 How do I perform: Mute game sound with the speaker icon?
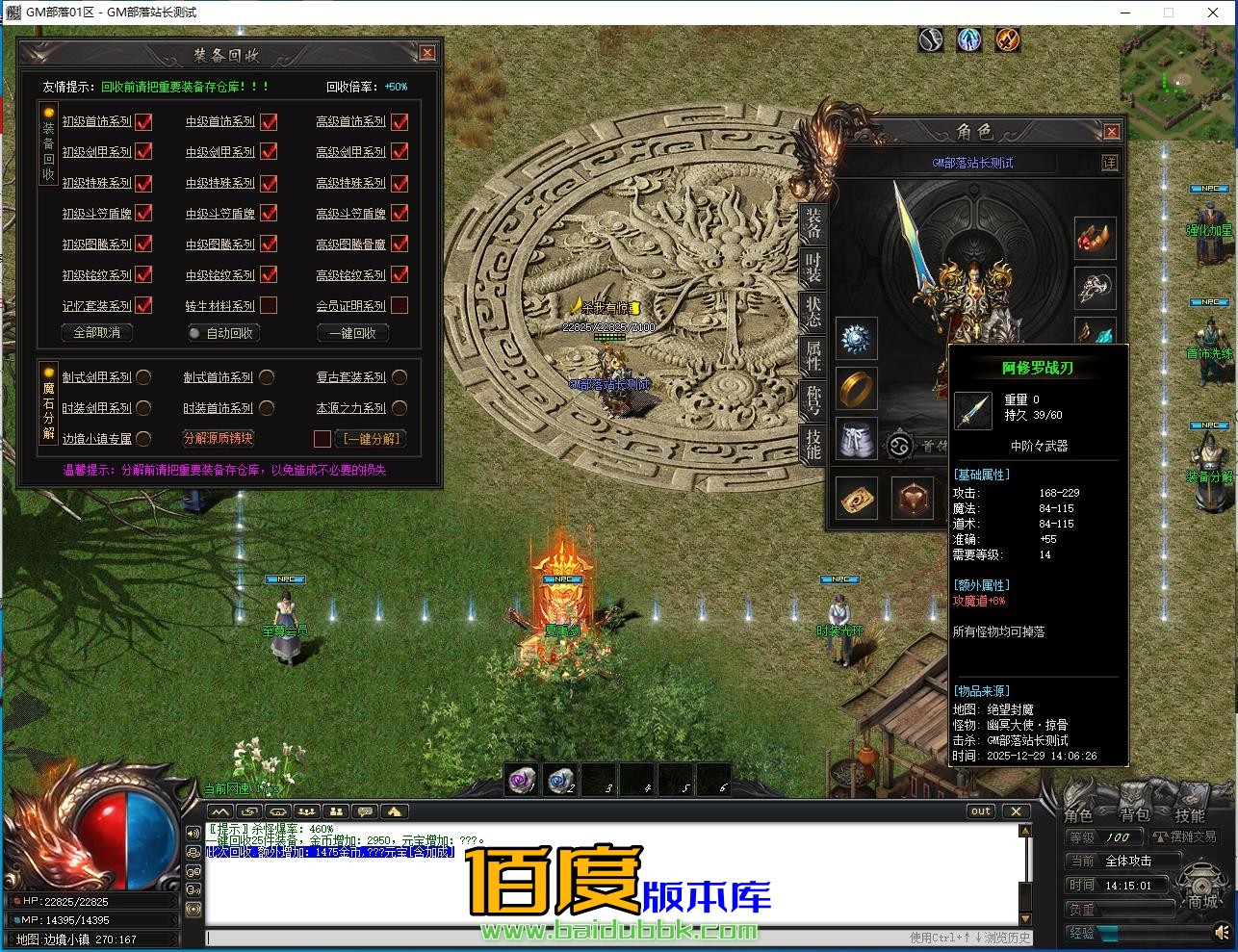1221,931
